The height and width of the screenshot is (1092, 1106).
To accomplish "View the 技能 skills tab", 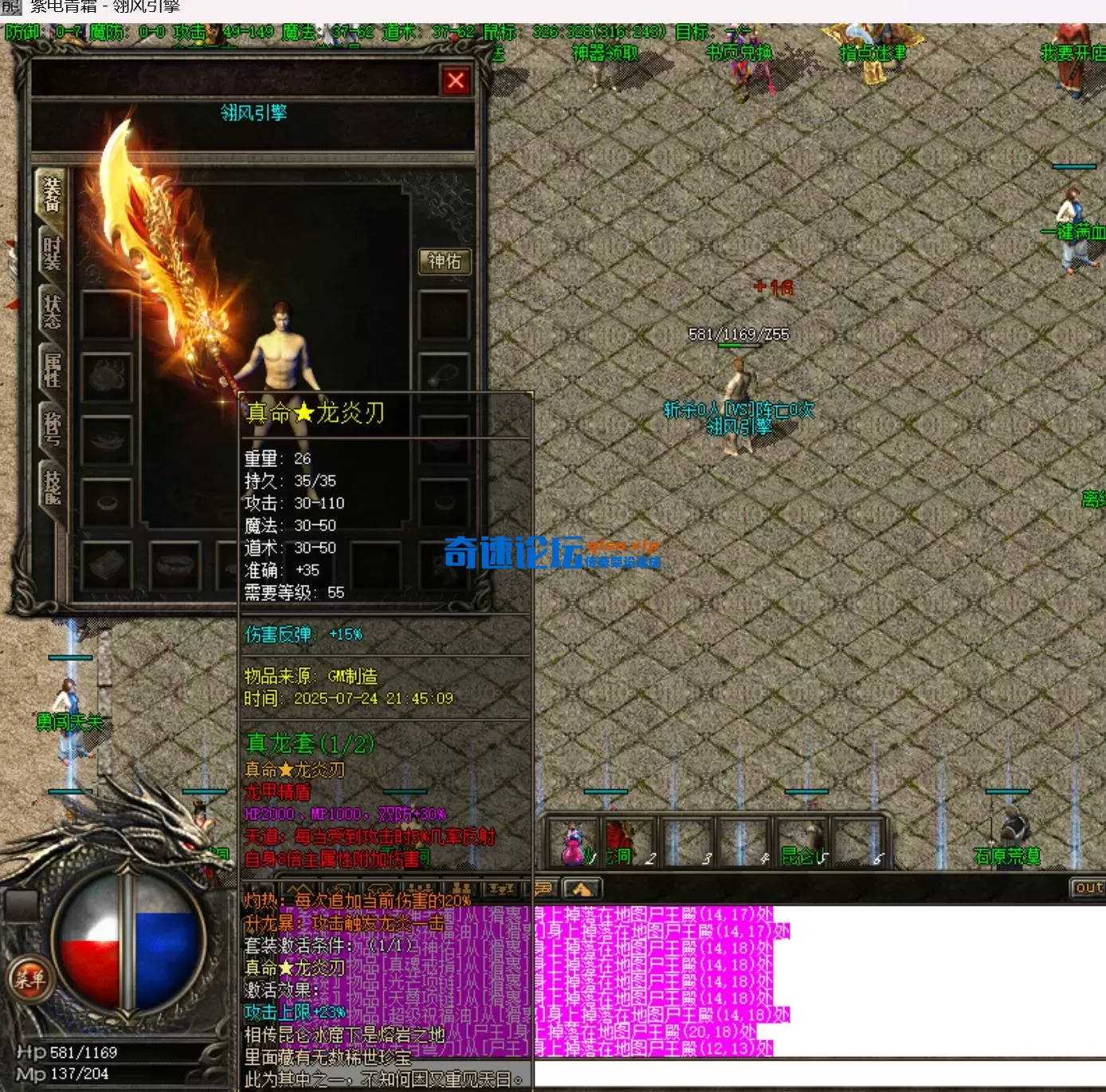I will pyautogui.click(x=52, y=486).
